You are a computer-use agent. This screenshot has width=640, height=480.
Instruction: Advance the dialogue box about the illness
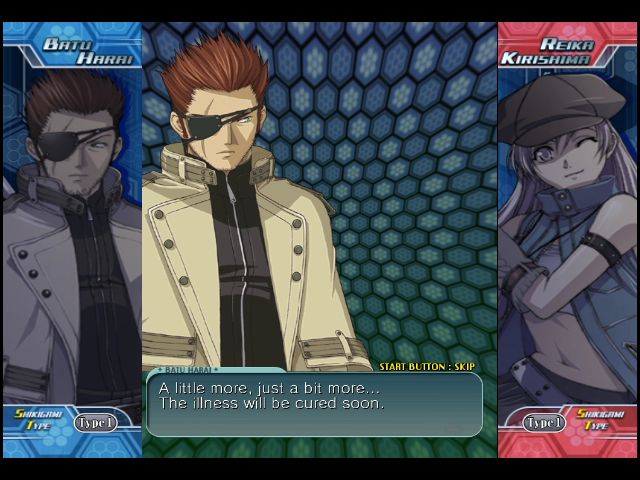click(314, 403)
